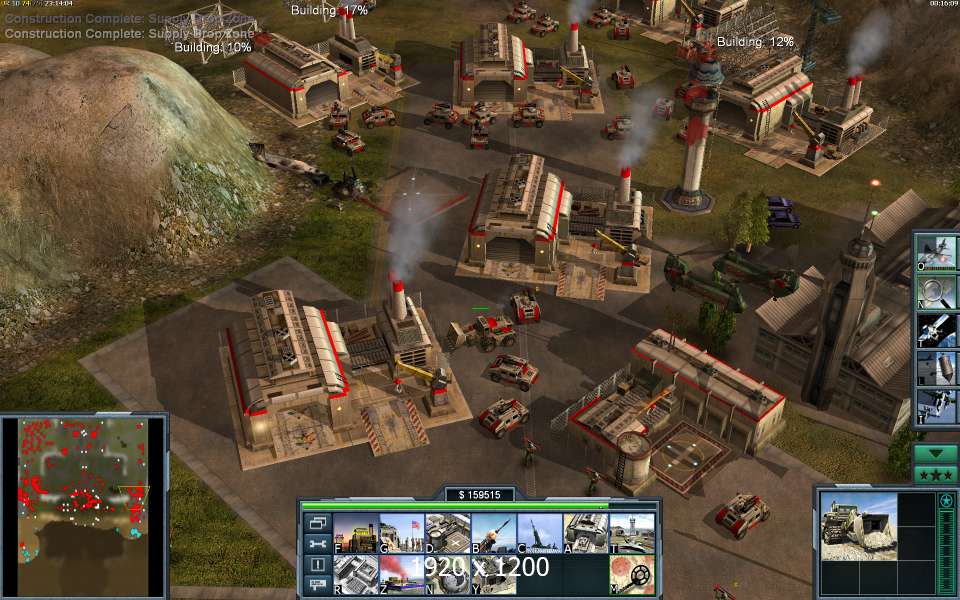Choose the Airfield build icon (T)
Image resolution: width=960 pixels, height=600 pixels.
point(631,533)
